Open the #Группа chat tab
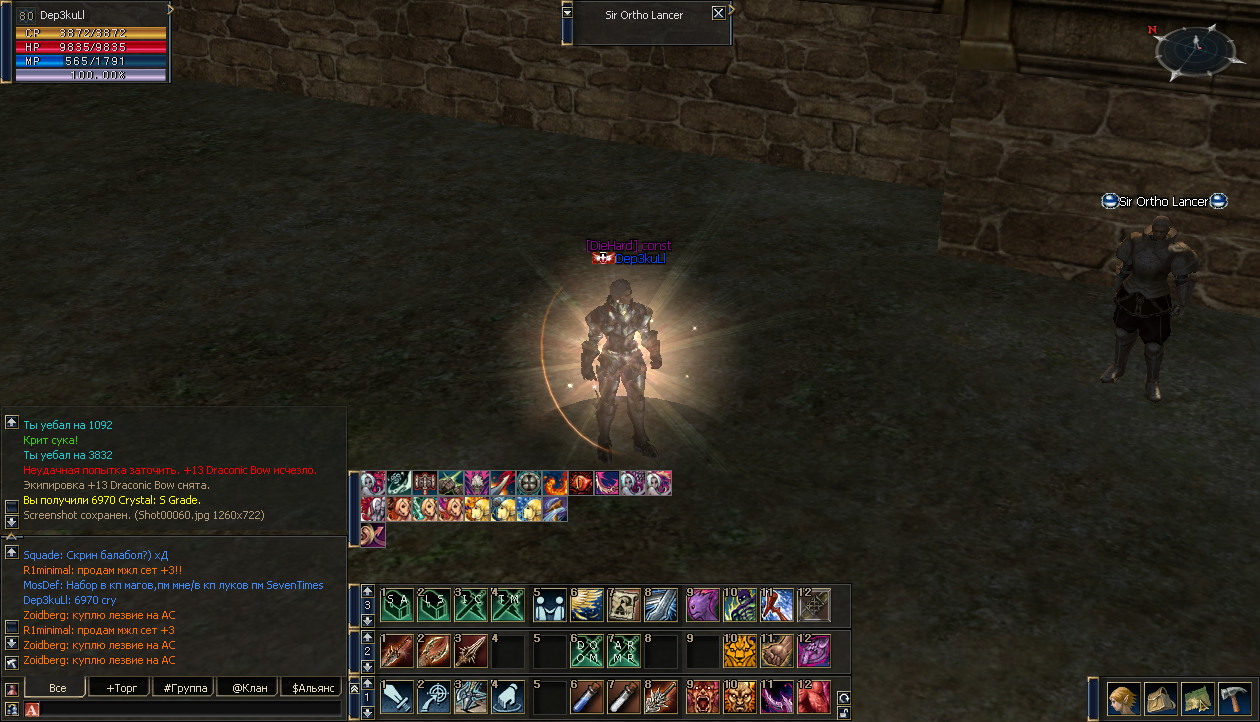The height and width of the screenshot is (722, 1260). click(x=185, y=688)
